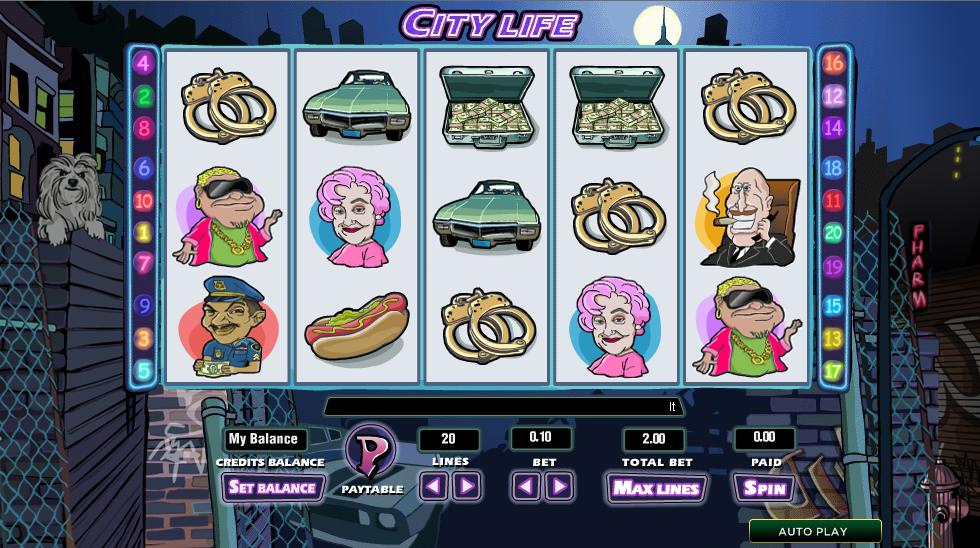The width and height of the screenshot is (980, 548).
Task: Start Auto Play
Action: click(x=814, y=532)
